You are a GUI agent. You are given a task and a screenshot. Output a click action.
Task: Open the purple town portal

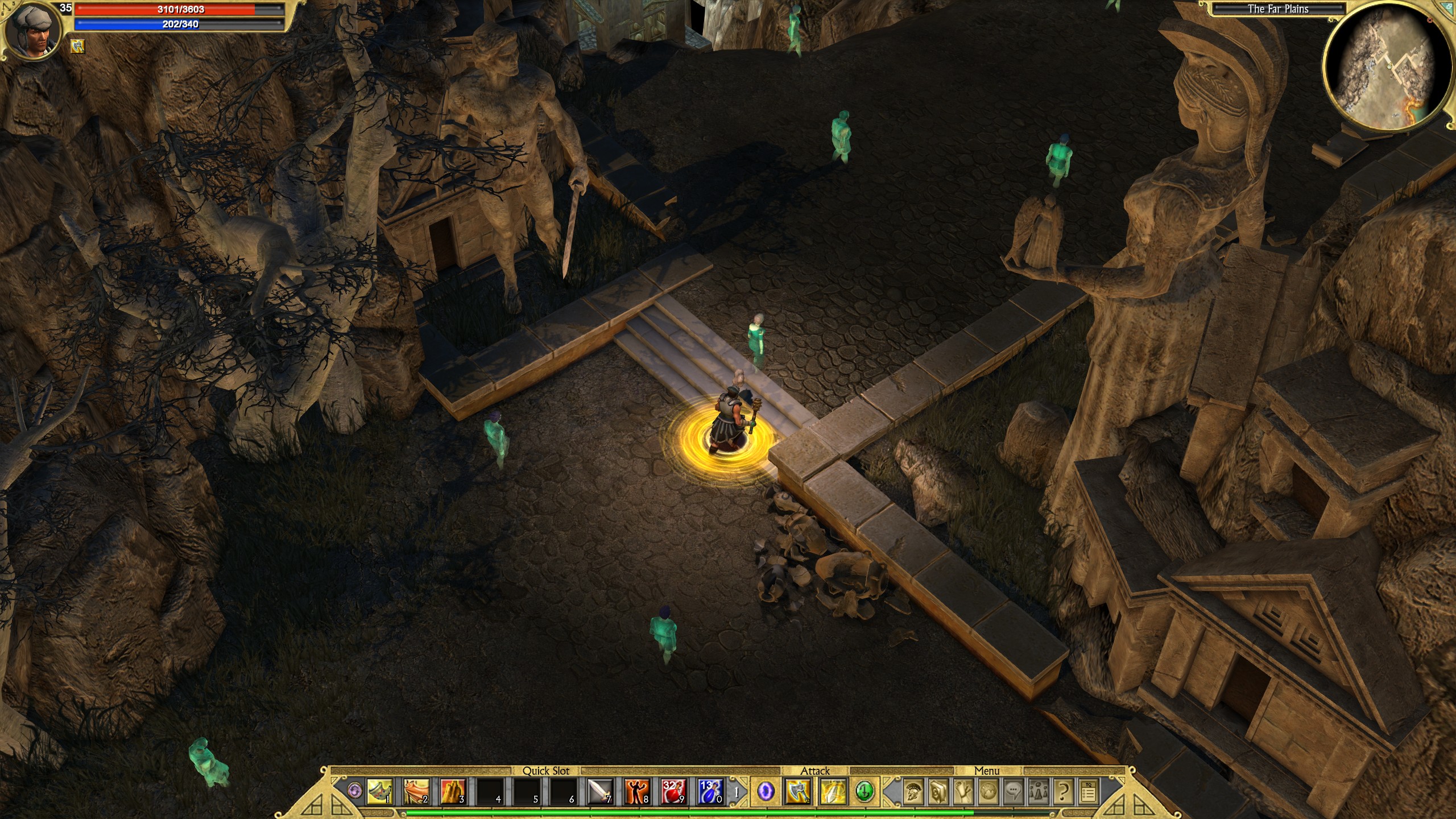pyautogui.click(x=766, y=792)
